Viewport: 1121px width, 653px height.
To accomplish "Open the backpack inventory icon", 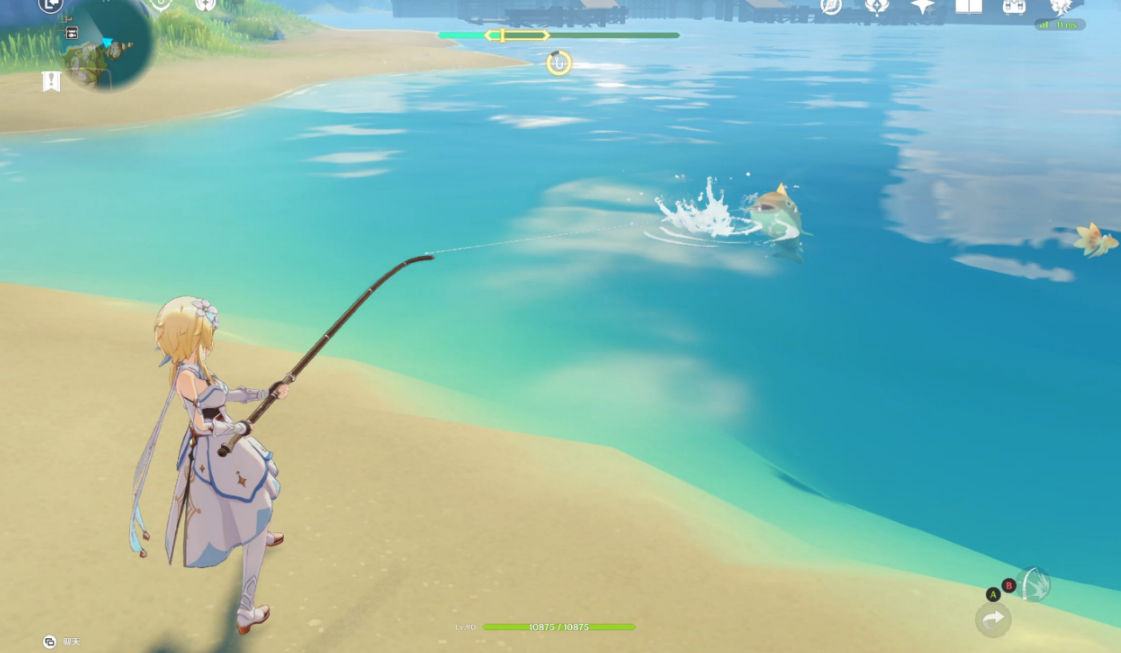I will 1014,6.
